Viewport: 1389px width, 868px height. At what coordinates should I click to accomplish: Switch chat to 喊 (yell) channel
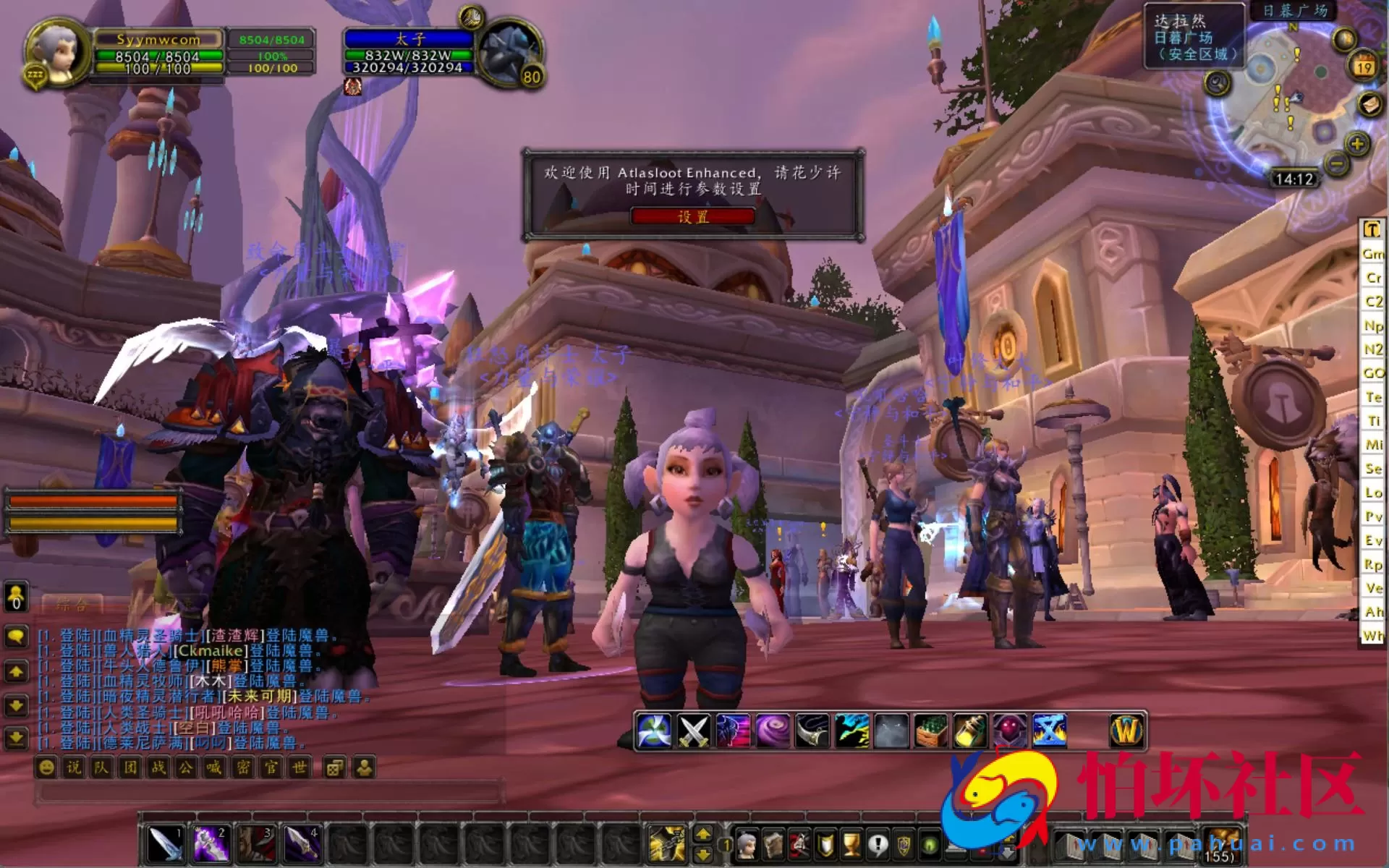(214, 767)
